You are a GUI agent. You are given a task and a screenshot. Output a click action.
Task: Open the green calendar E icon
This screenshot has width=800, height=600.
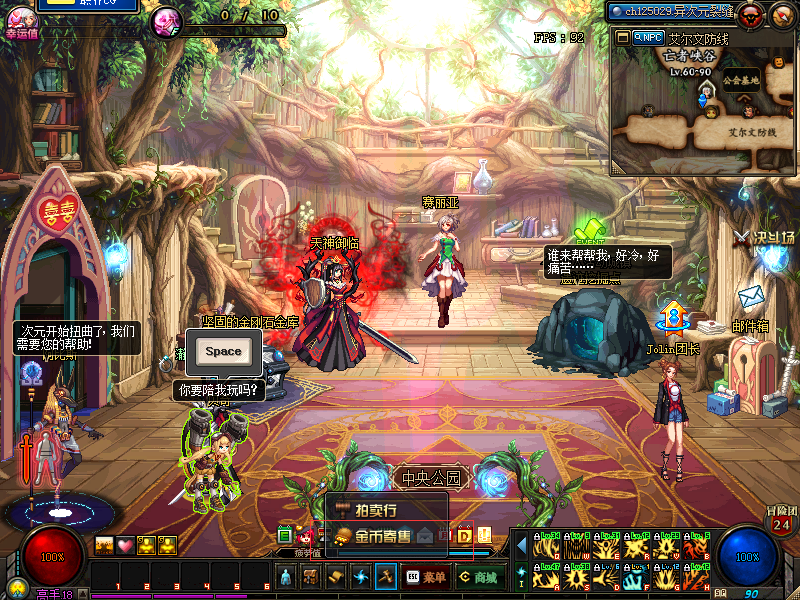pos(285,535)
